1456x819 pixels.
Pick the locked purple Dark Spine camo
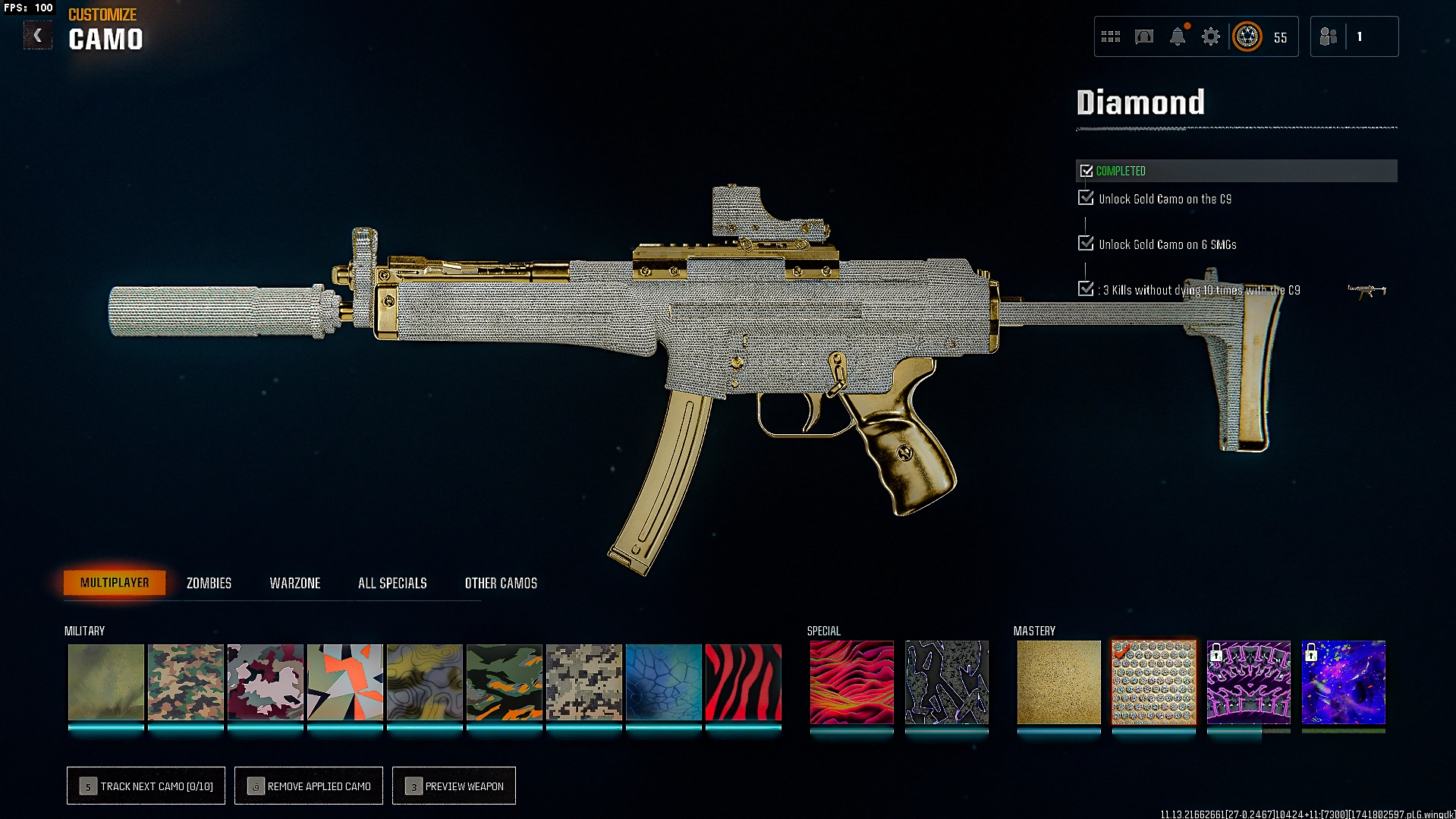1248,682
